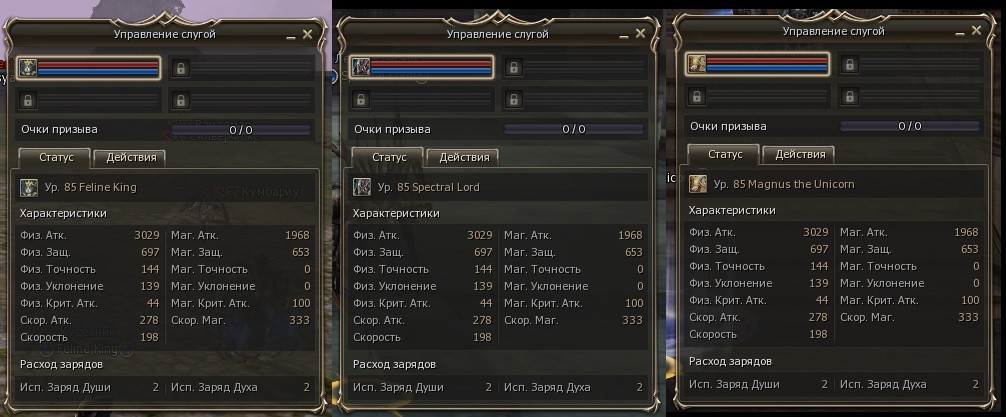1006x417 pixels.
Task: Open Действия tab in Feline King window
Action: 131,157
